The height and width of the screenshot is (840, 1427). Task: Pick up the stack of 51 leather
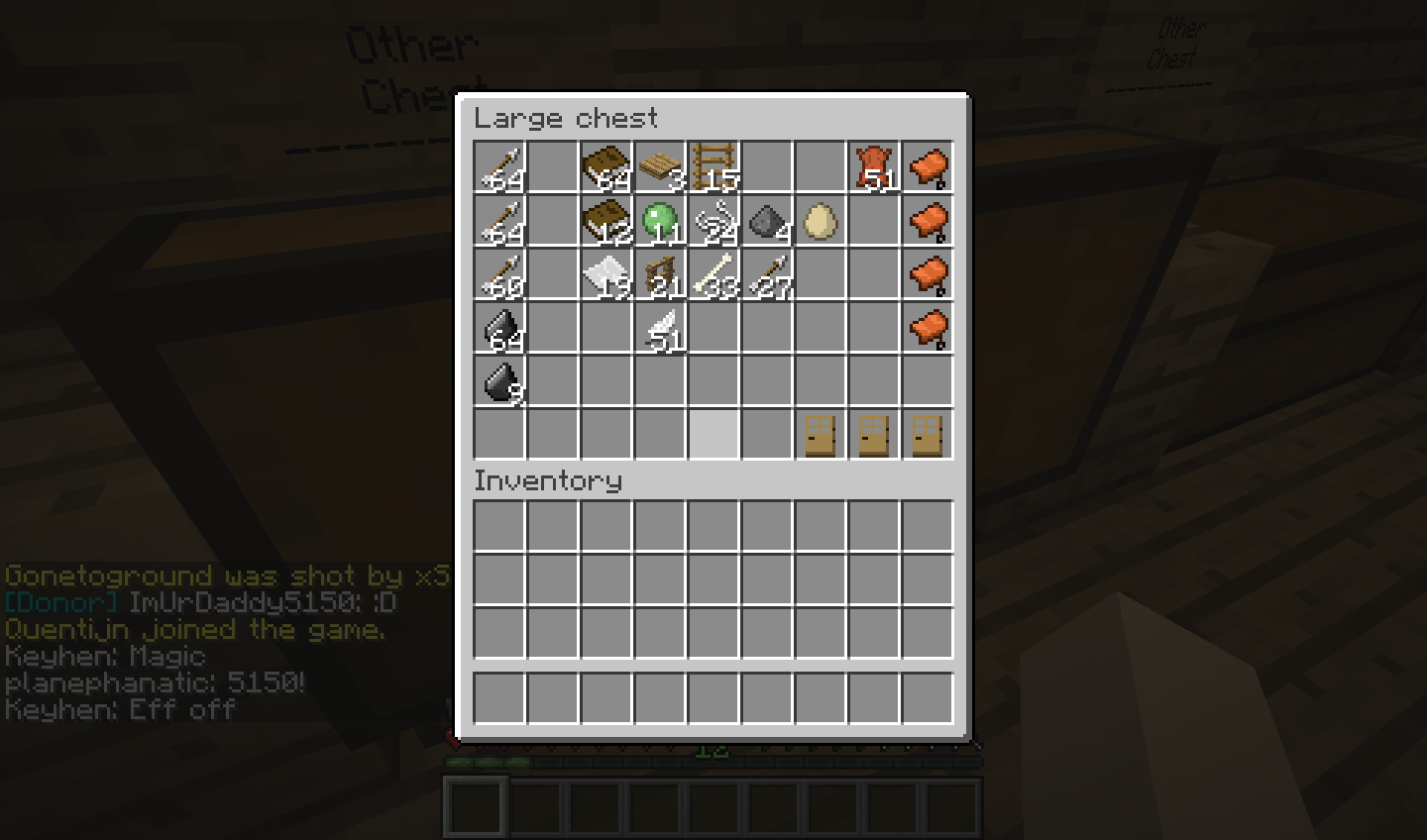(874, 167)
